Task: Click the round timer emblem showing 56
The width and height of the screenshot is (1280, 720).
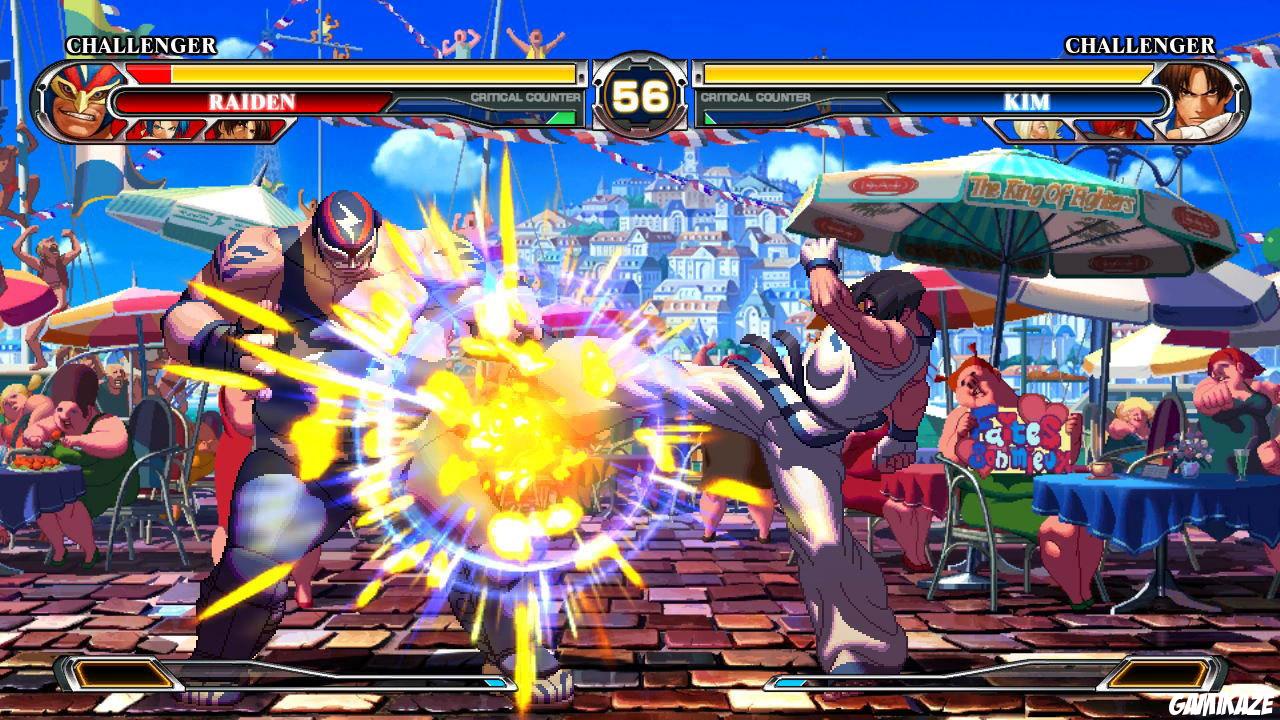Action: [640, 92]
